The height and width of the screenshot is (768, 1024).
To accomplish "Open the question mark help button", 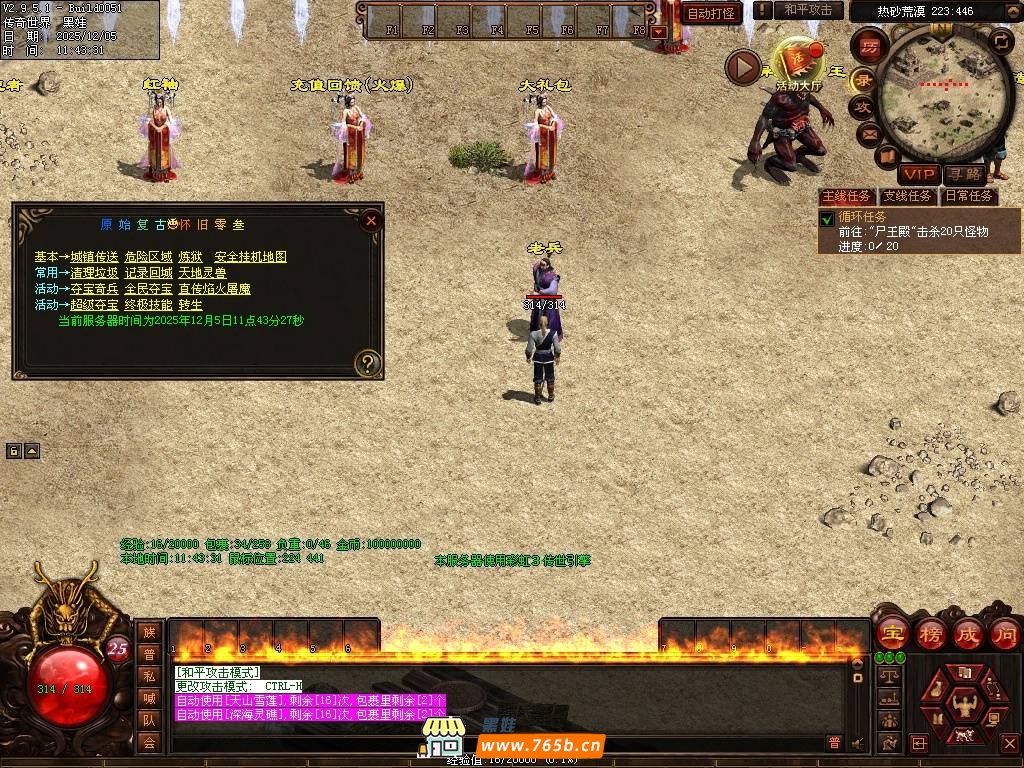I will (x=368, y=363).
